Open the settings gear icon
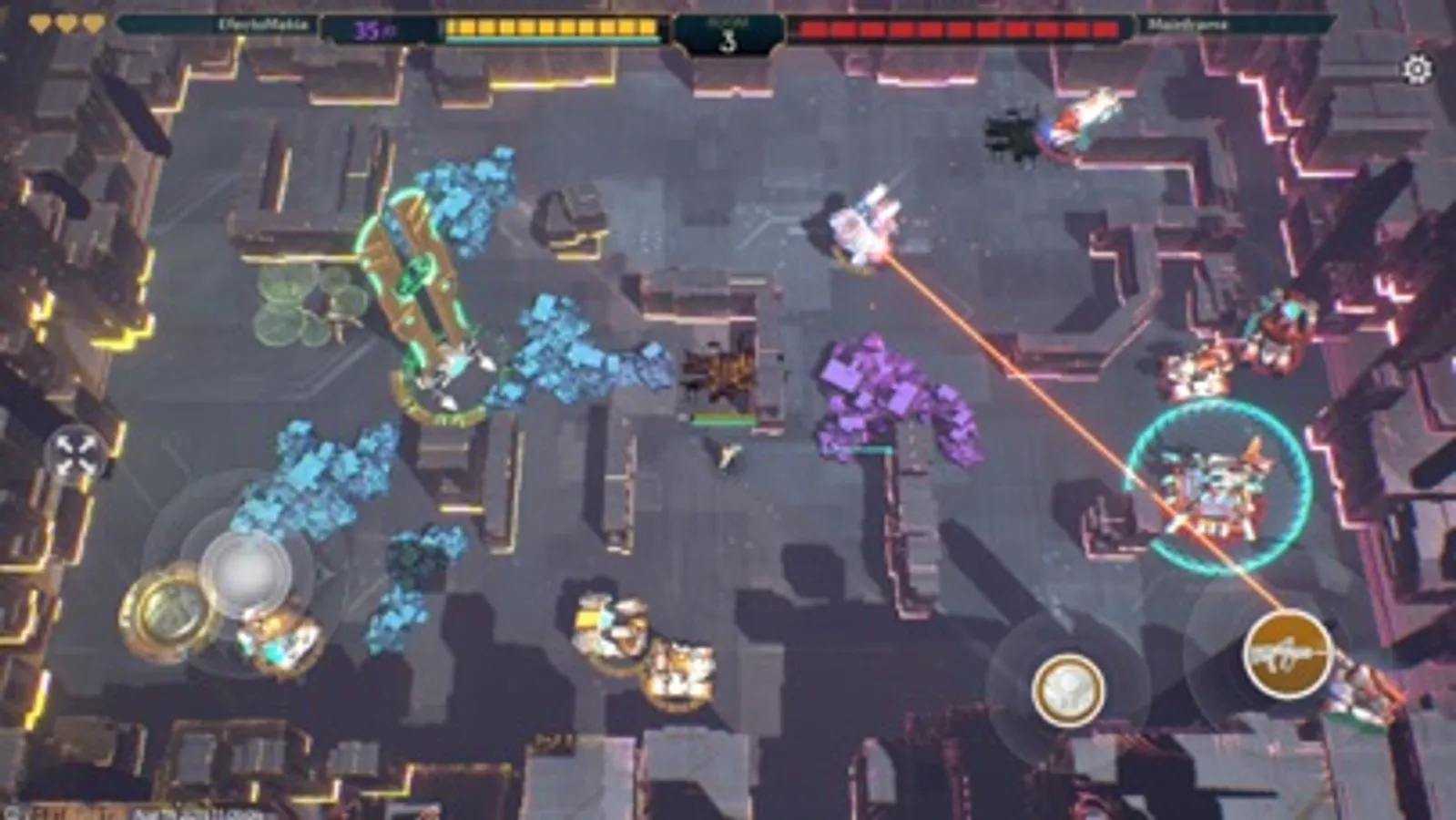Viewport: 1456px width, 820px height. 1417,68
